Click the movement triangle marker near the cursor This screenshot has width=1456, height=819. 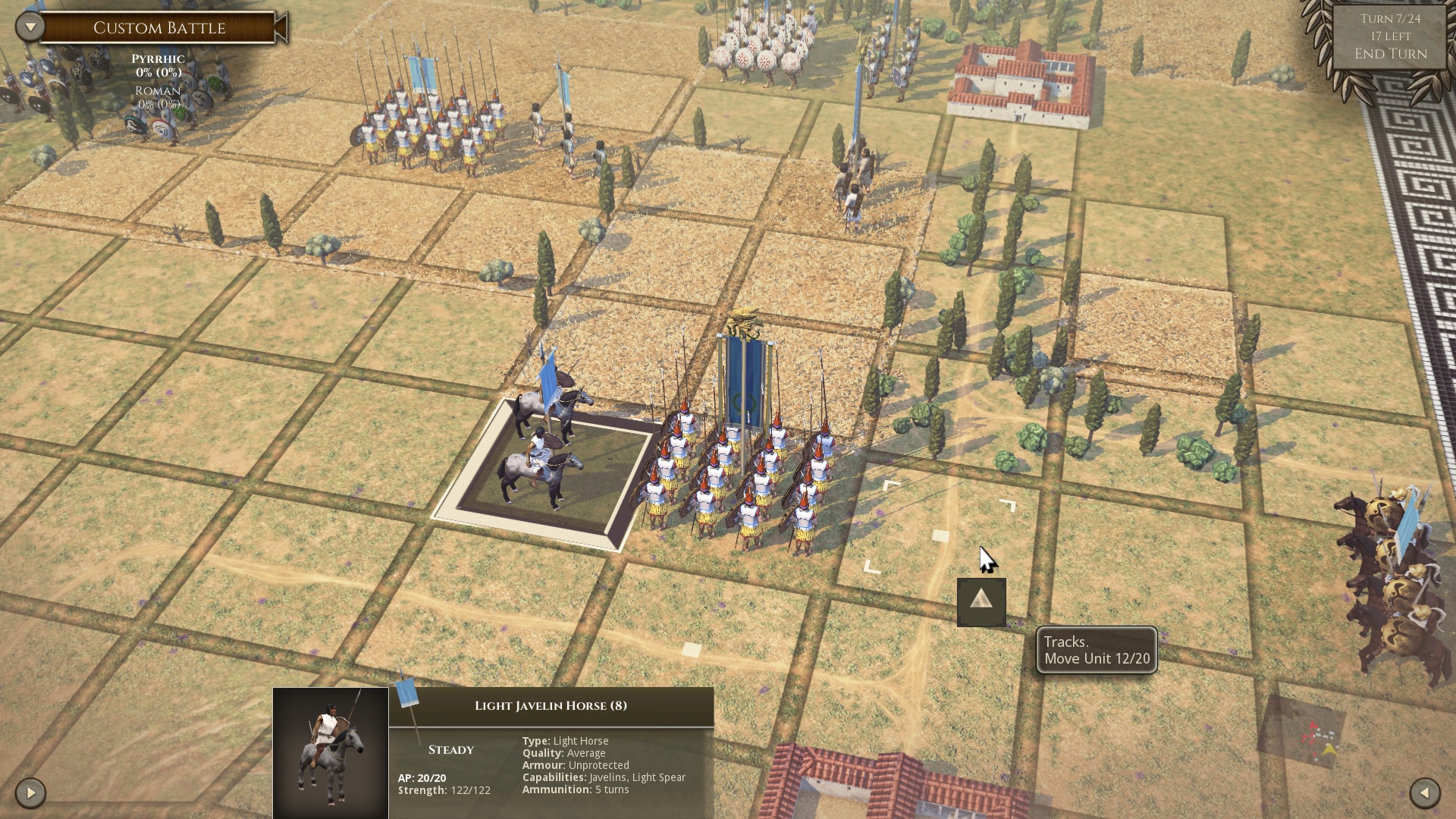point(980,603)
